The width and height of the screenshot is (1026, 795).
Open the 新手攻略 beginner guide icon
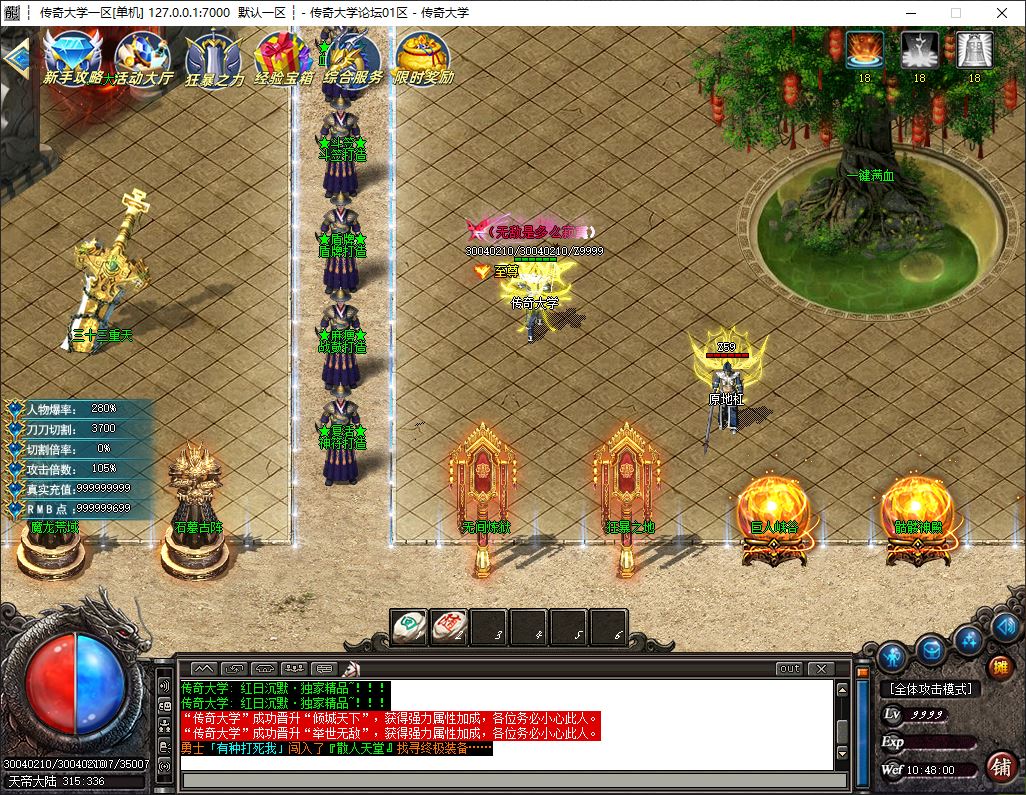click(72, 56)
